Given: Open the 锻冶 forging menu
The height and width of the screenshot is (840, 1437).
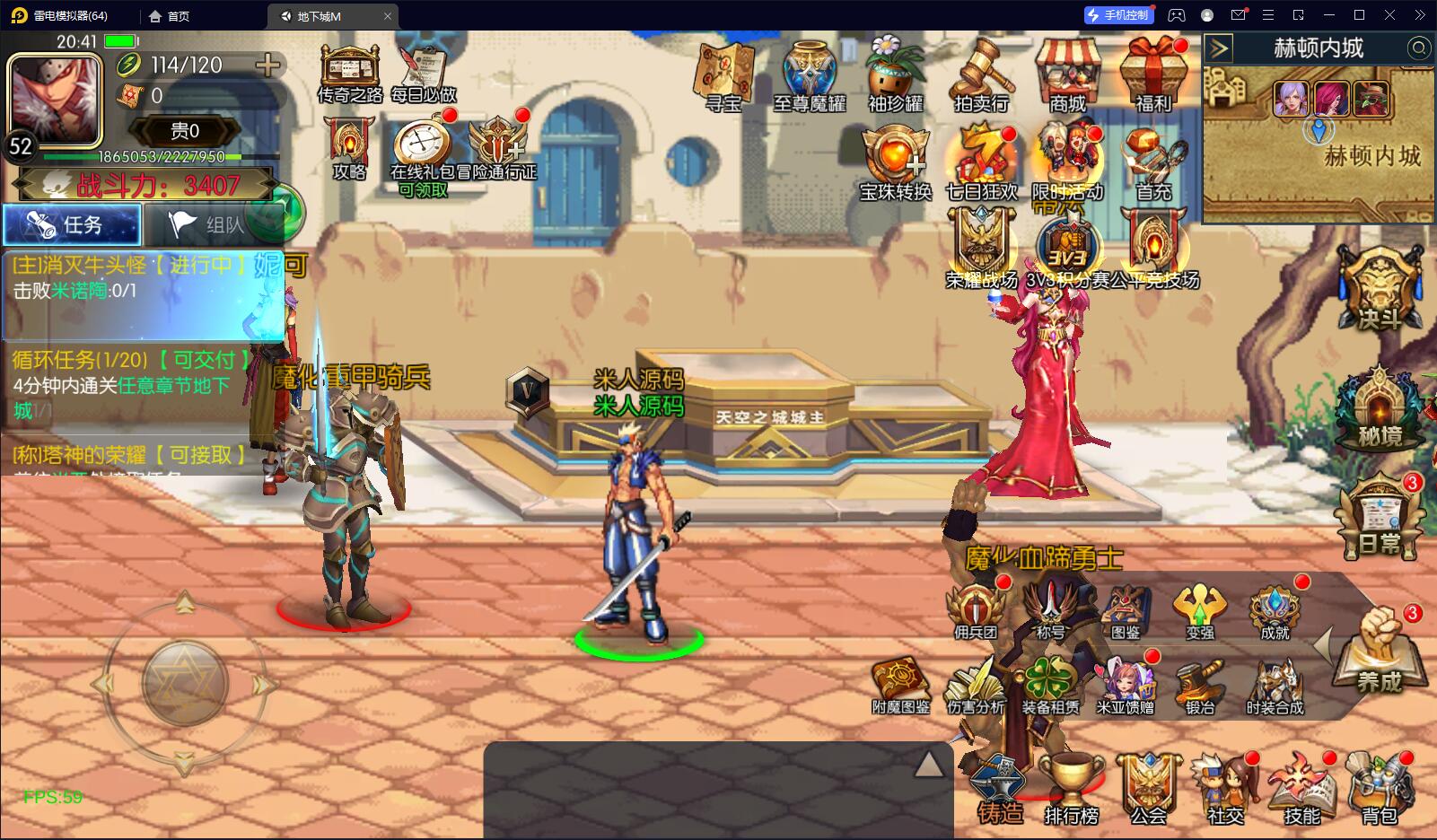Looking at the screenshot, I should (x=1200, y=687).
